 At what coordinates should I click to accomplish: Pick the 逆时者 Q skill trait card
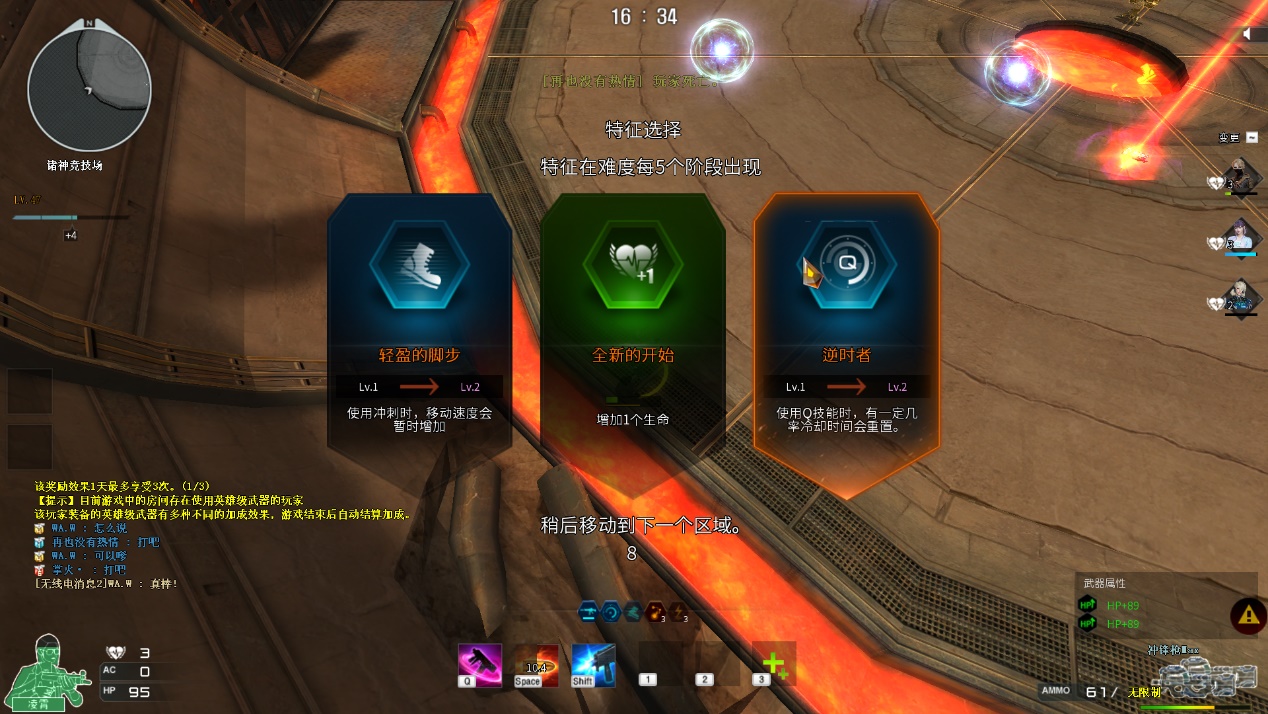[x=845, y=320]
